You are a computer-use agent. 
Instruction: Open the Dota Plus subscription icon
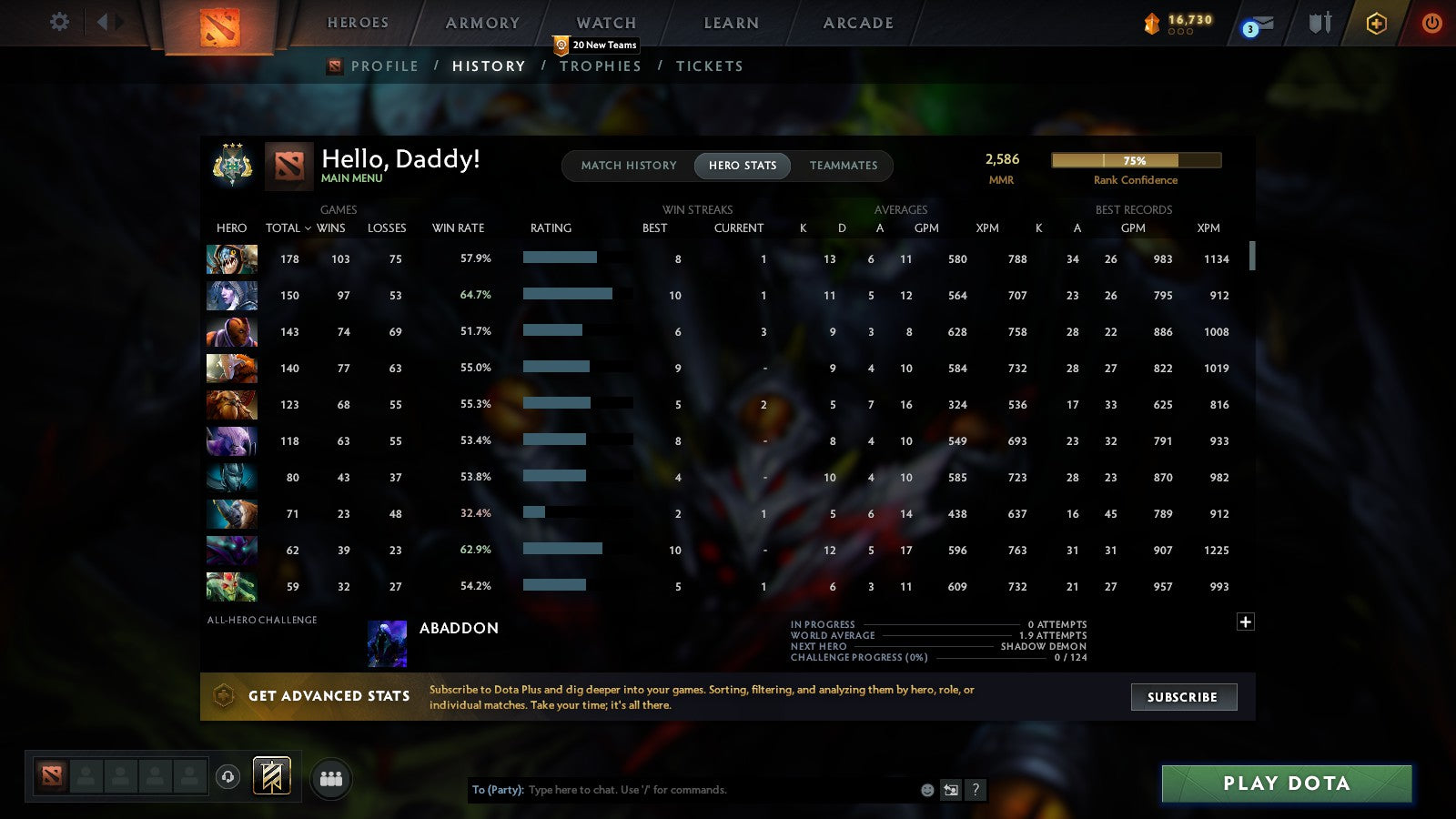1375,25
